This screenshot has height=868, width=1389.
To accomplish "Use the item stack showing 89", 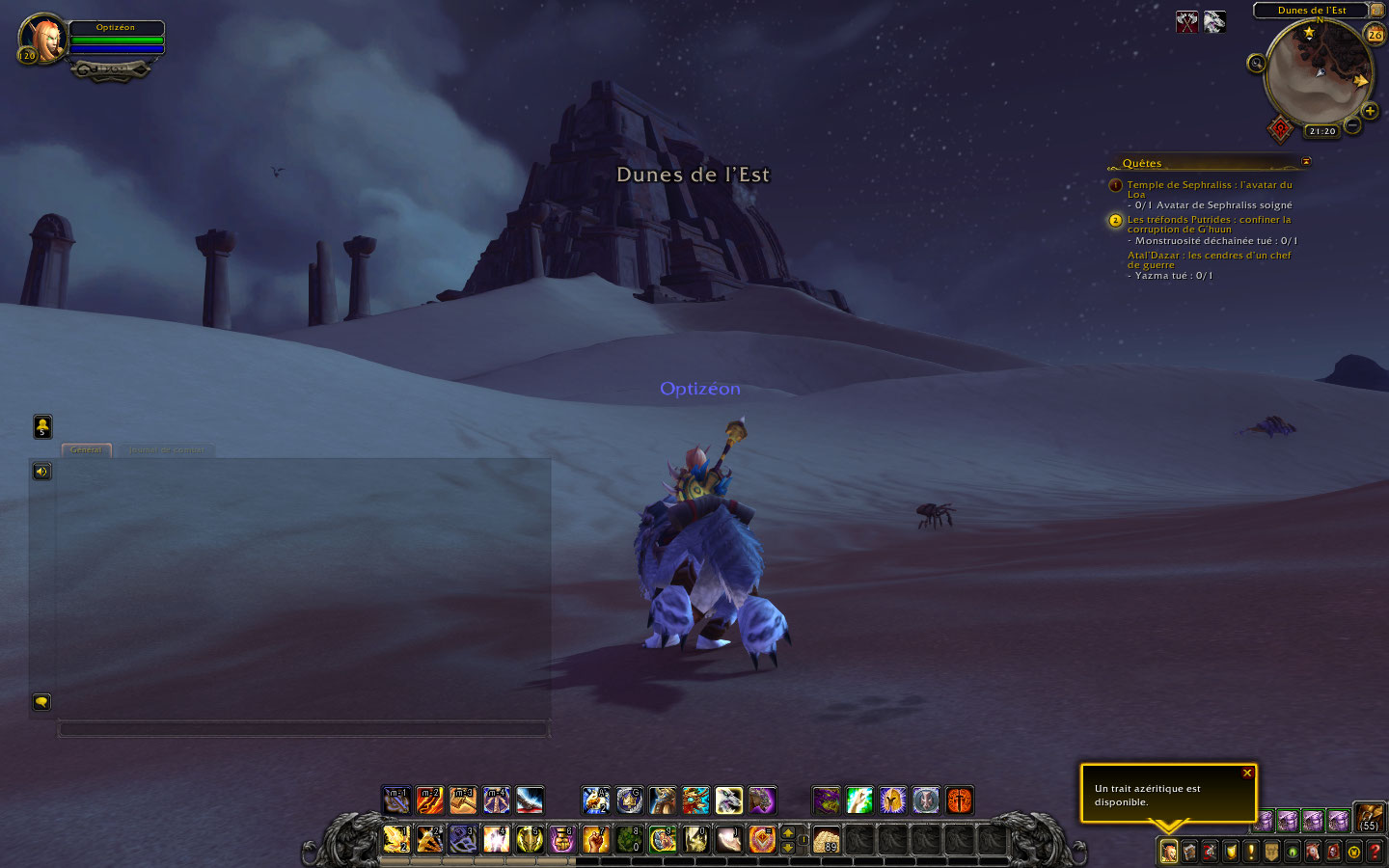I will 826,840.
